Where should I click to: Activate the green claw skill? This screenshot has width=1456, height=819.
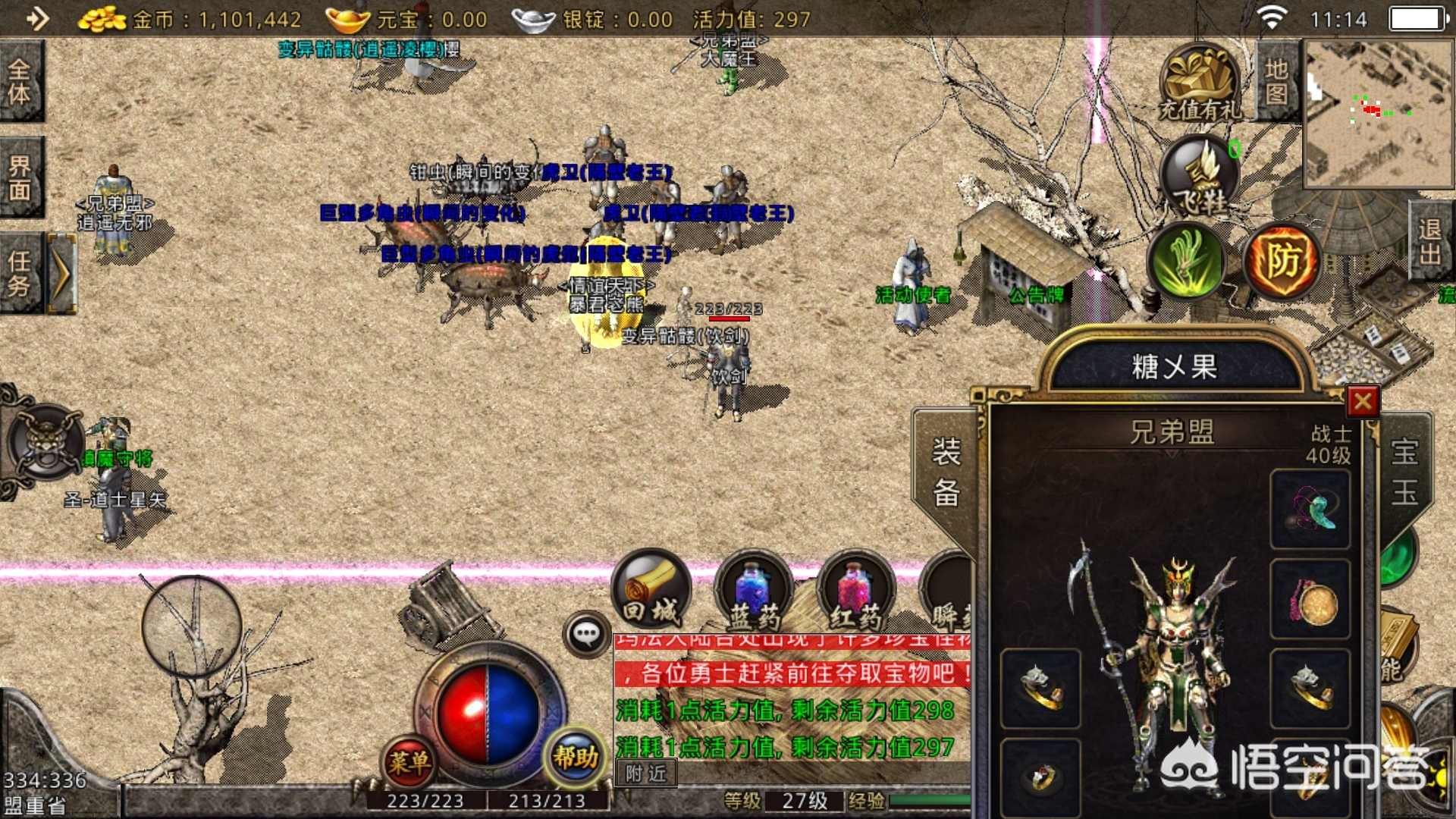(x=1186, y=260)
